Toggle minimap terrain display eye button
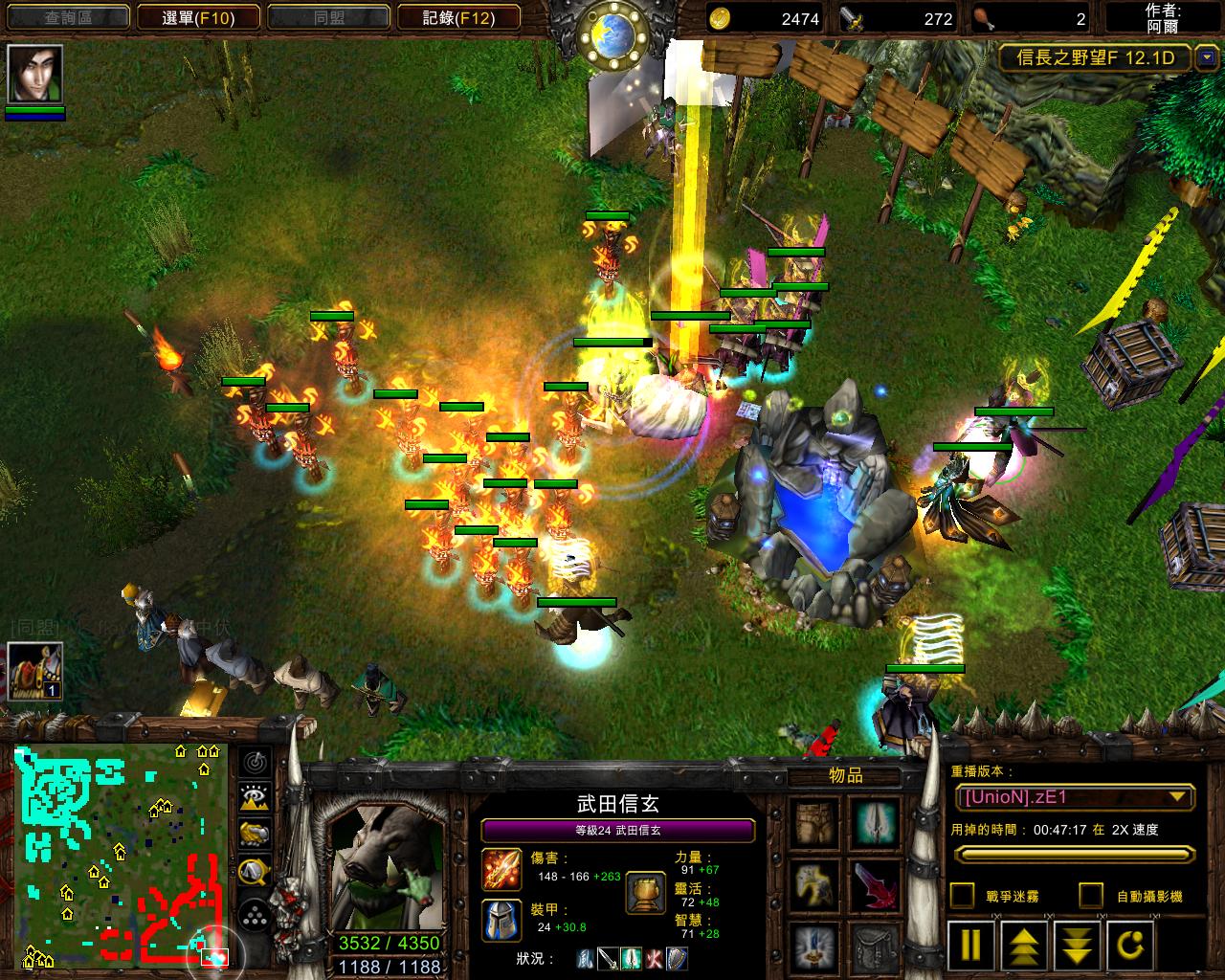 (254, 798)
